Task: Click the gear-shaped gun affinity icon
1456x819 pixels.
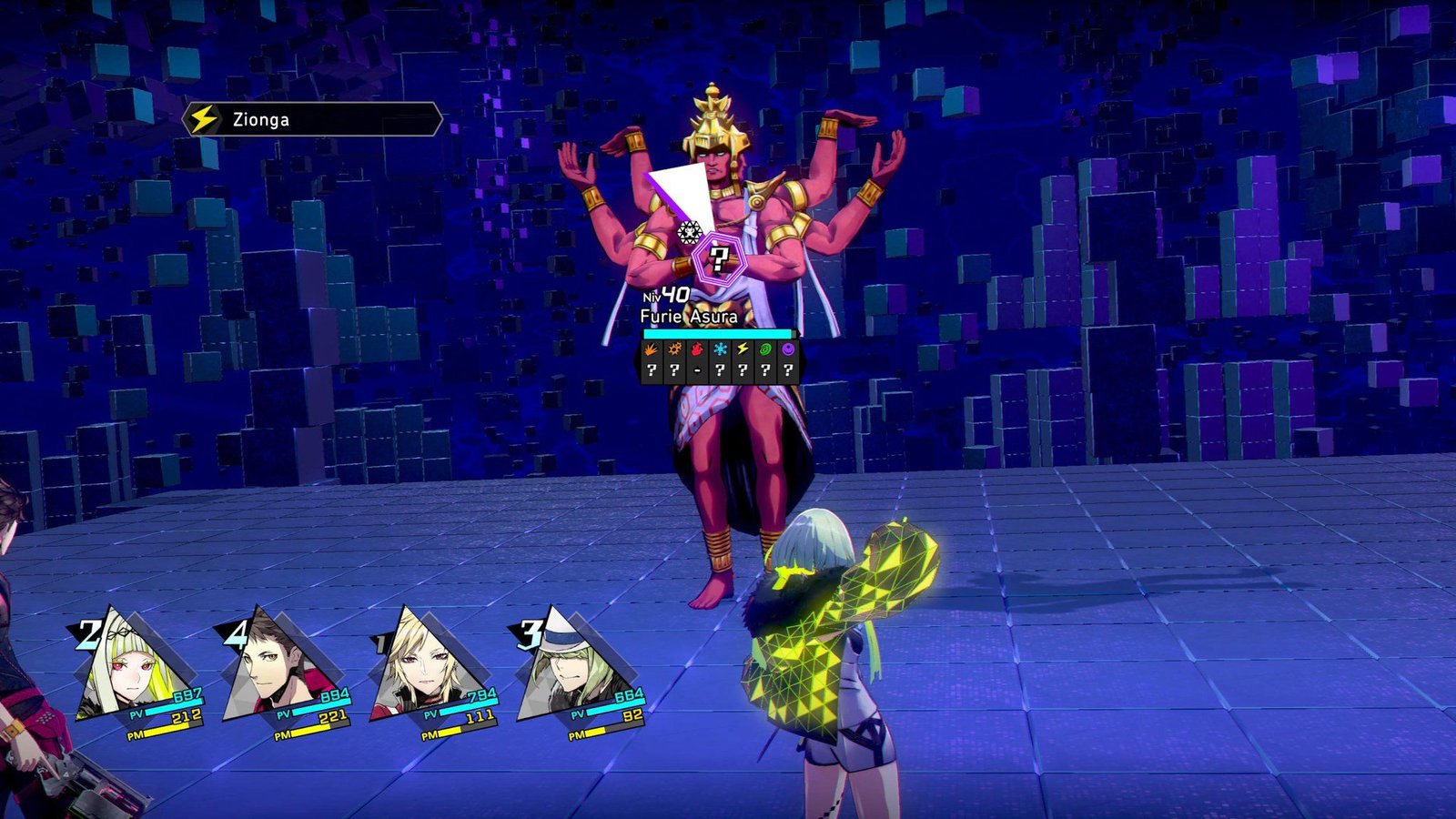Action: point(674,349)
